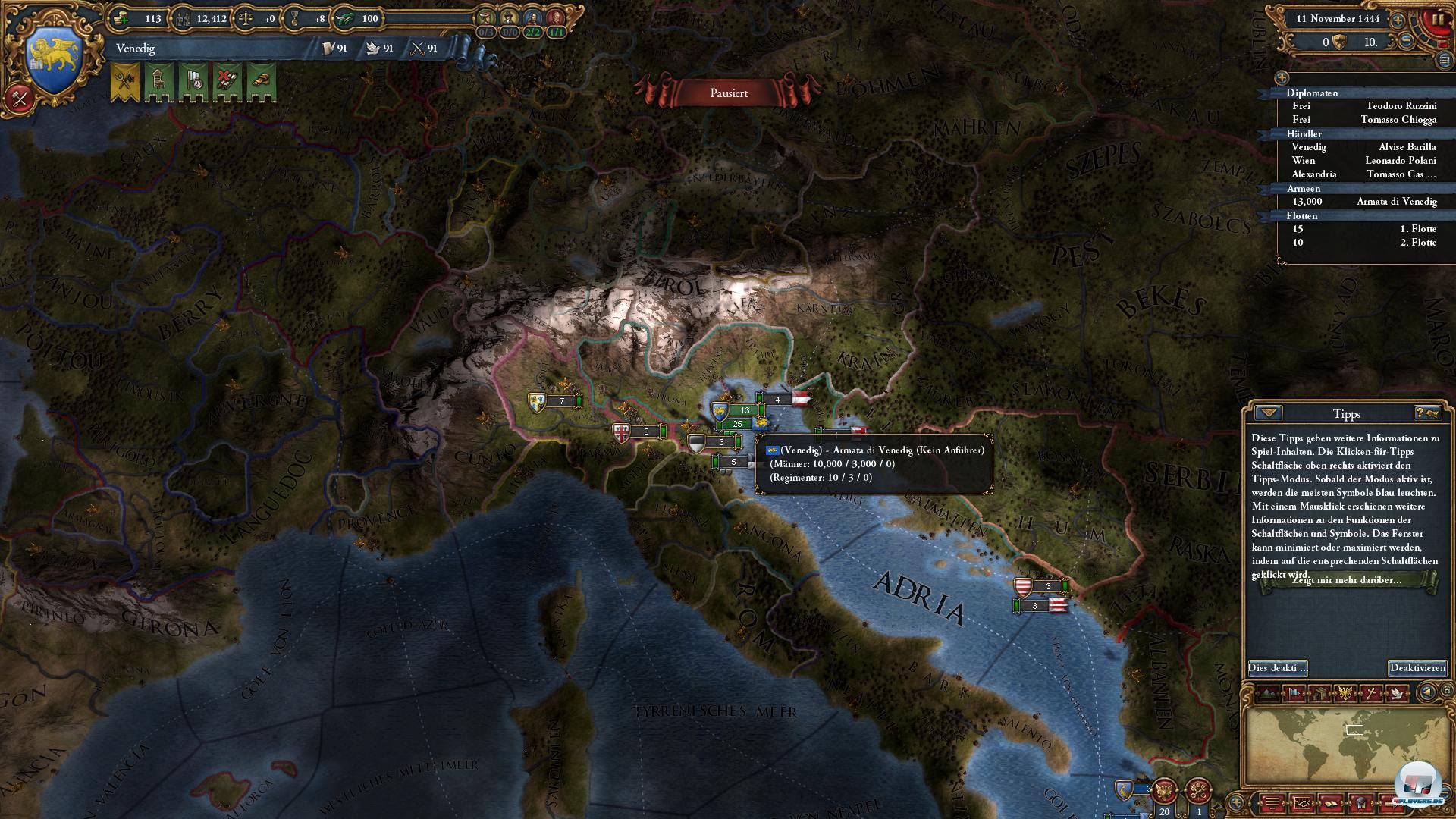Image resolution: width=1456 pixels, height=819 pixels.
Task: Unpause the game via the pause button
Action: click(1439, 20)
